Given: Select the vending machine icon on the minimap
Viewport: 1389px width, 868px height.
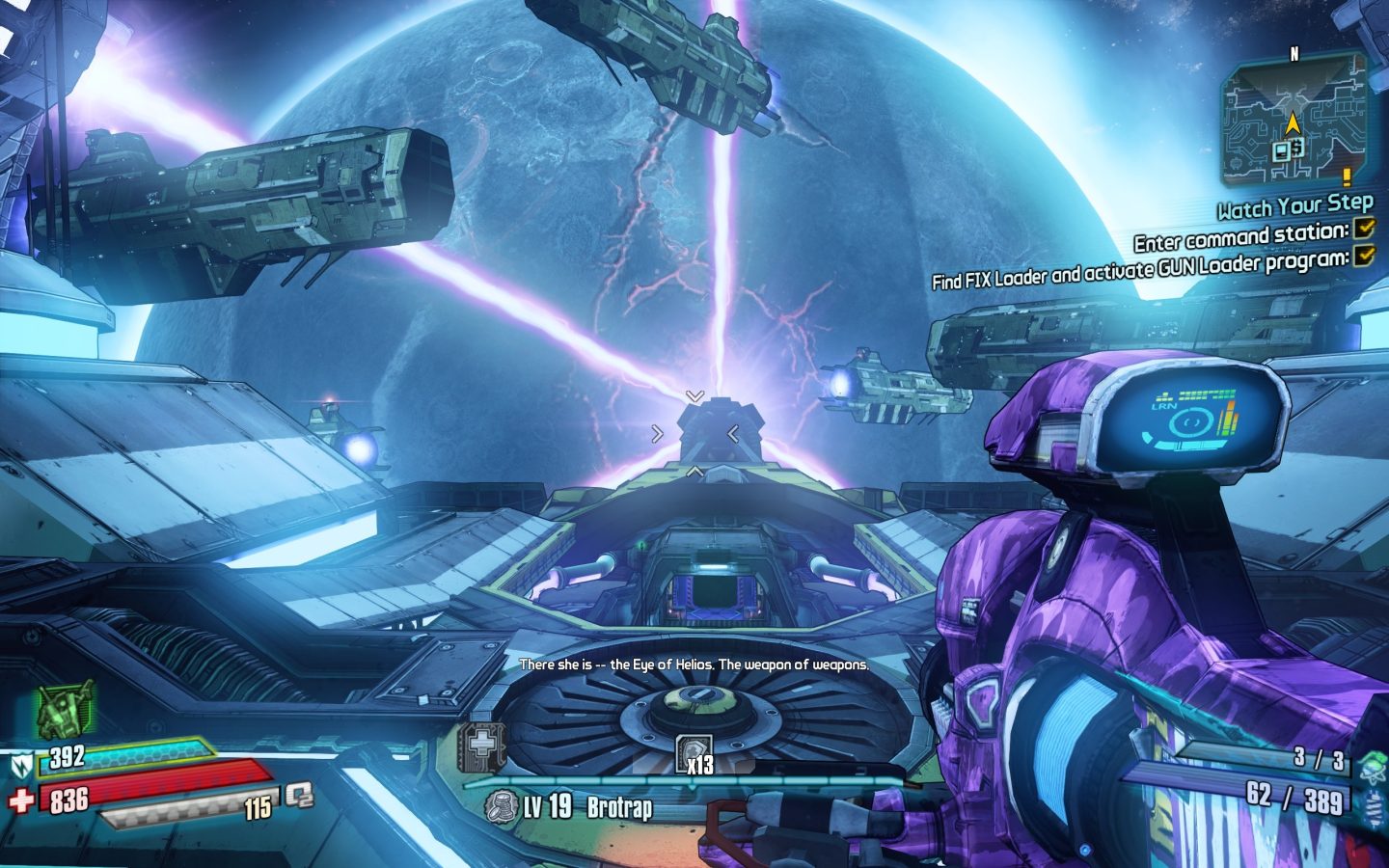Looking at the screenshot, I should [1282, 150].
